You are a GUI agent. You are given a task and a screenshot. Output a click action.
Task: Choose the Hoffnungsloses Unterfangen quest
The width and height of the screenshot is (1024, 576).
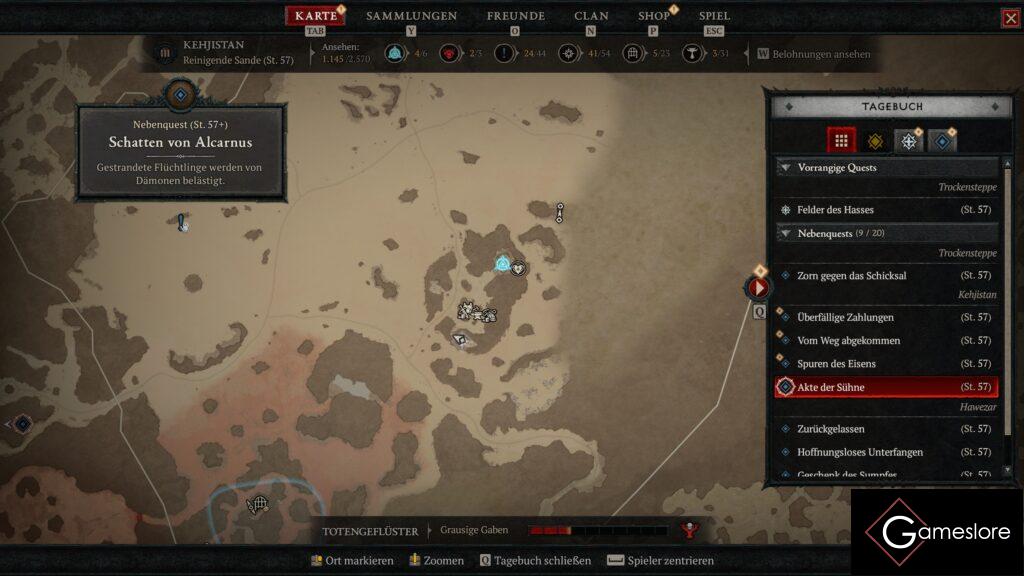859,452
